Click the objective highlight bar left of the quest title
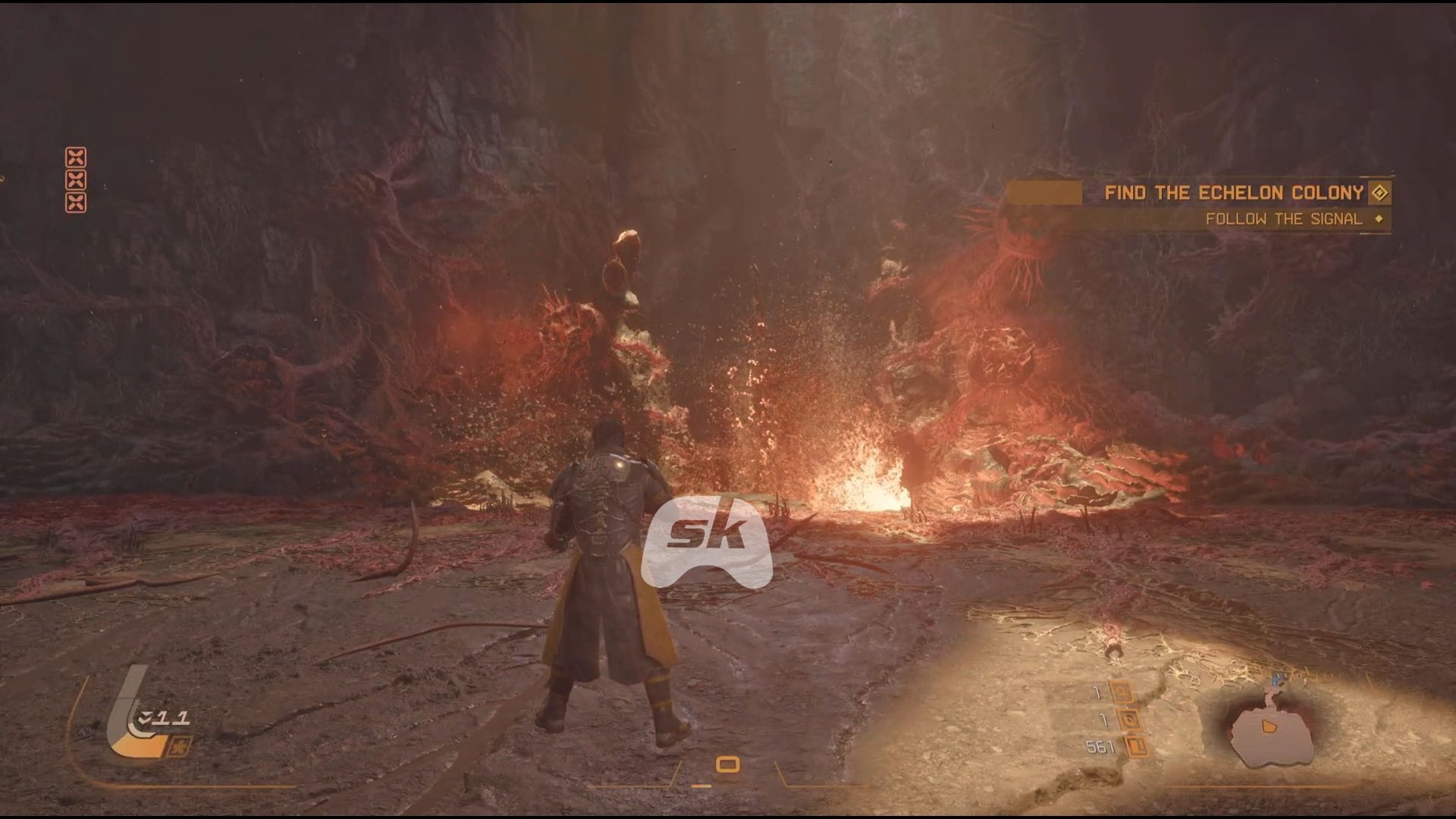The image size is (1456, 819). tap(1045, 193)
